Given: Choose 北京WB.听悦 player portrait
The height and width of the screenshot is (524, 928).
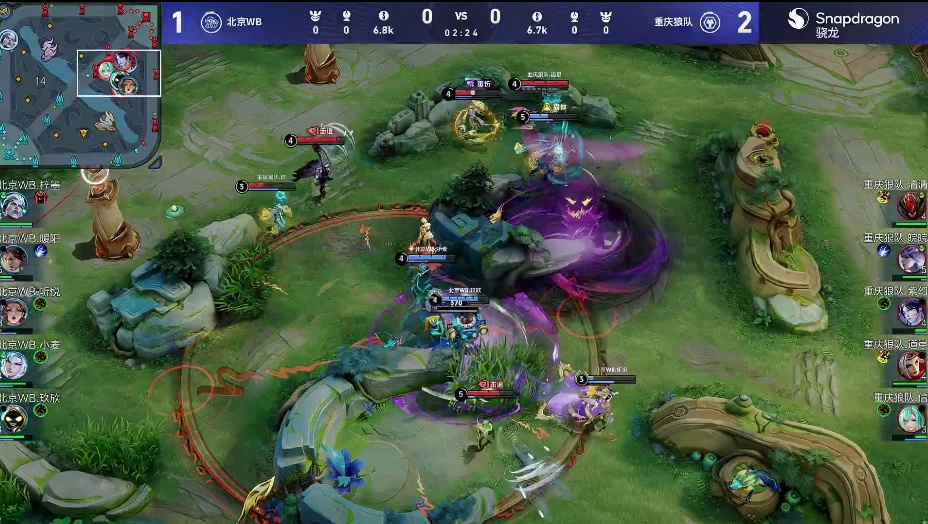Looking at the screenshot, I should click(x=14, y=312).
